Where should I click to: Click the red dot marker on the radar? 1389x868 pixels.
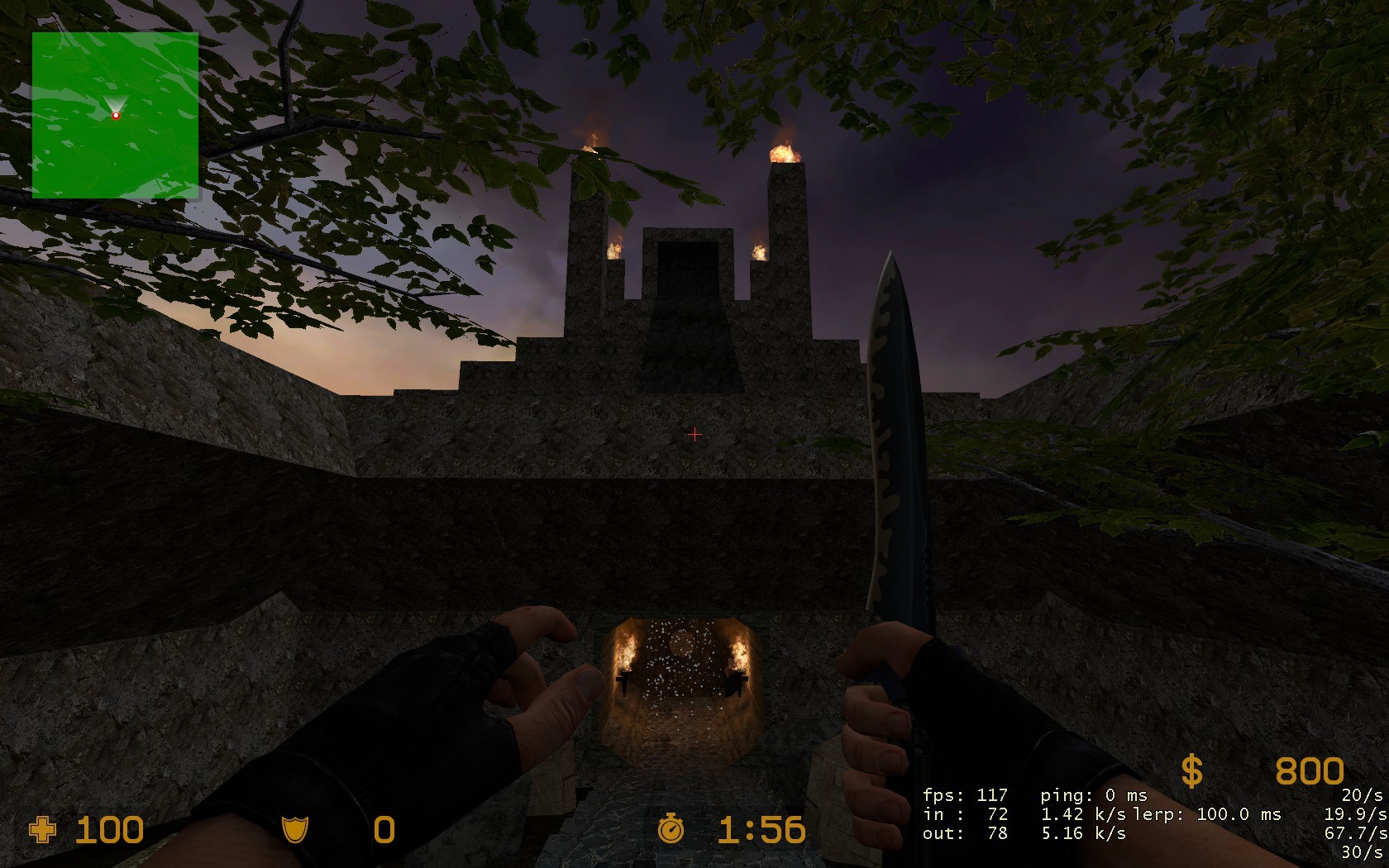tap(116, 115)
